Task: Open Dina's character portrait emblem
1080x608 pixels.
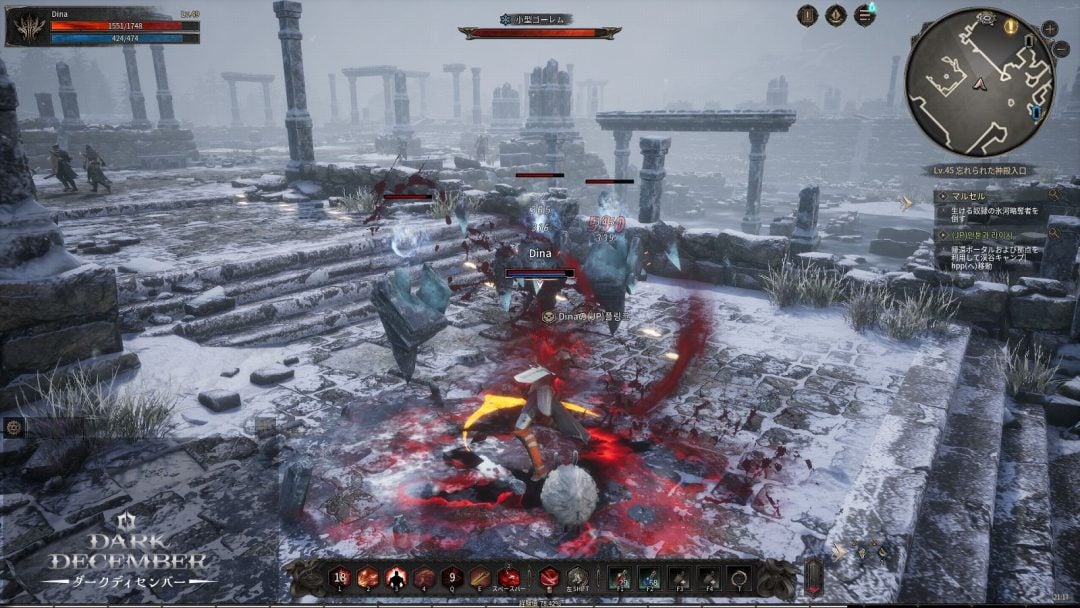Action: pyautogui.click(x=27, y=27)
